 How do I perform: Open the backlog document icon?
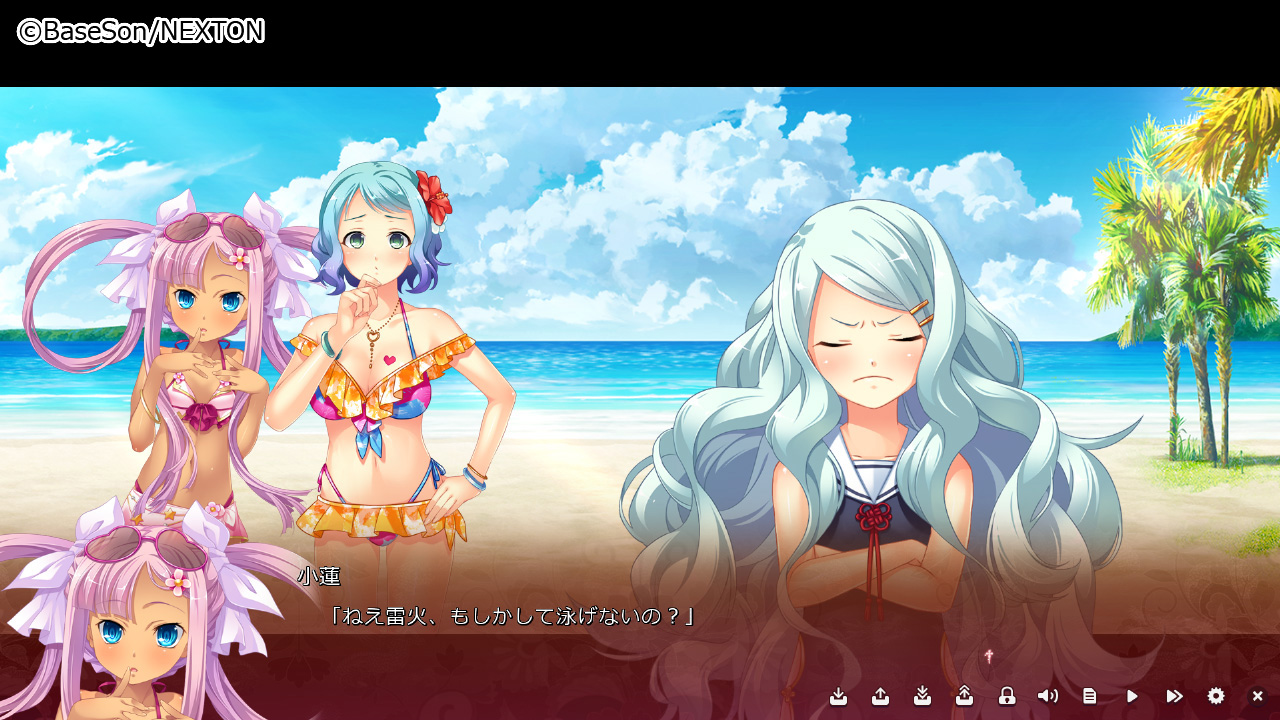coord(1090,696)
